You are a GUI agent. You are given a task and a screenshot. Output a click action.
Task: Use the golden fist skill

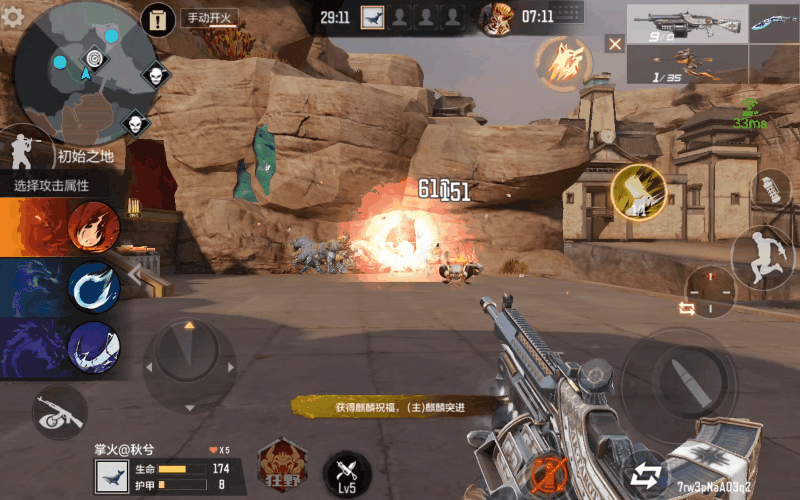pyautogui.click(x=638, y=192)
